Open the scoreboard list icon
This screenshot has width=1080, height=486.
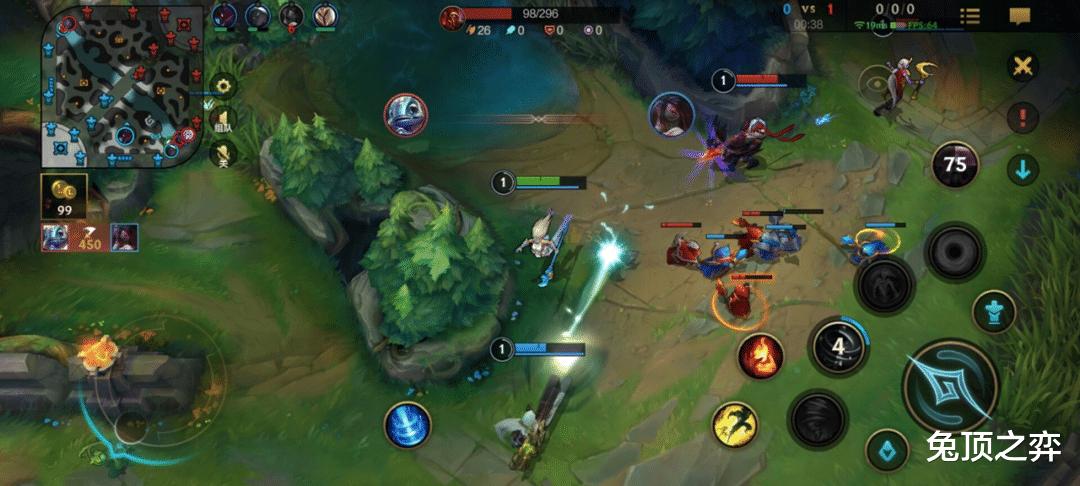[x=969, y=16]
